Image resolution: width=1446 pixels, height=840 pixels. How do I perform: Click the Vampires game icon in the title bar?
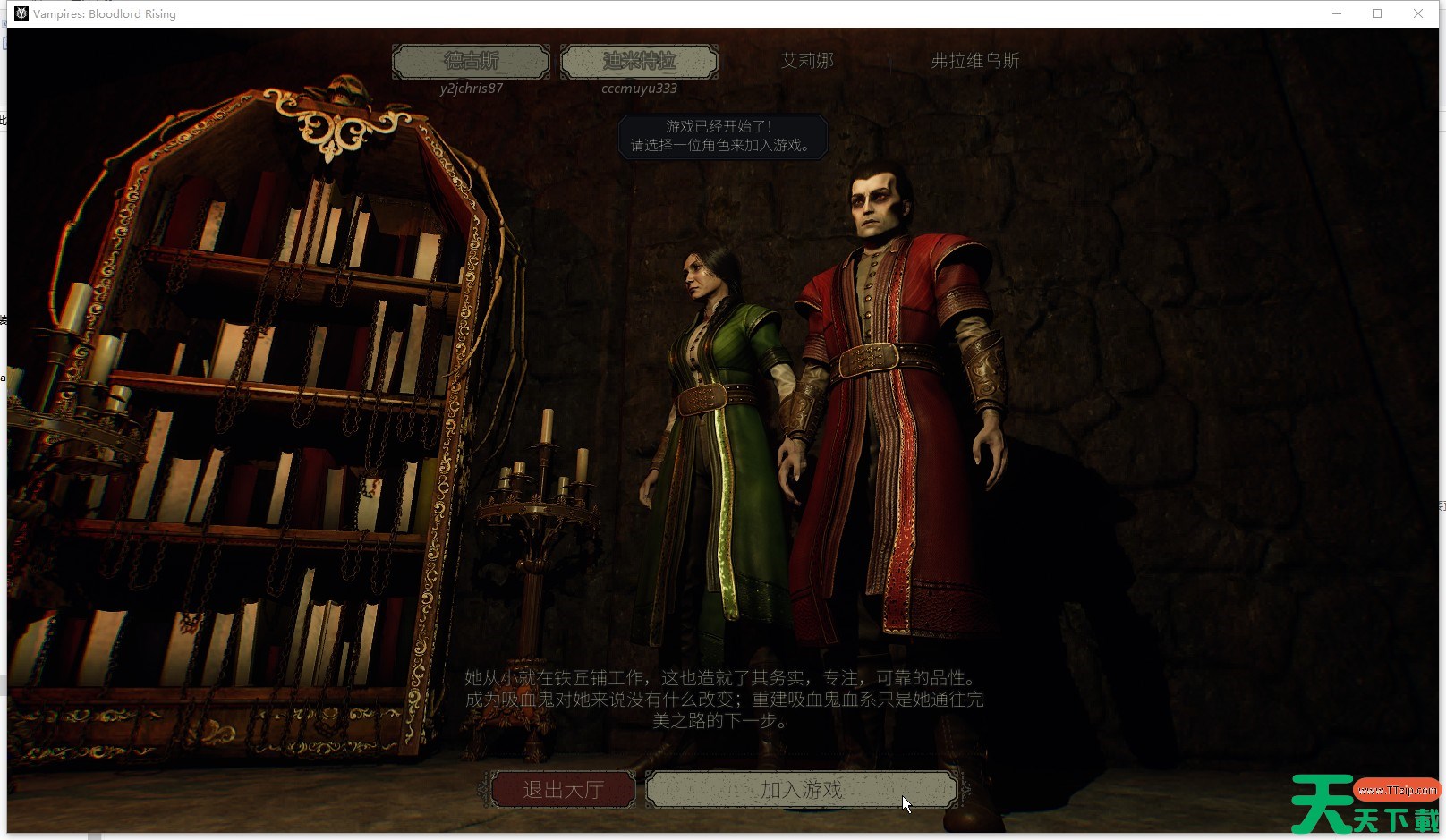pyautogui.click(x=20, y=13)
